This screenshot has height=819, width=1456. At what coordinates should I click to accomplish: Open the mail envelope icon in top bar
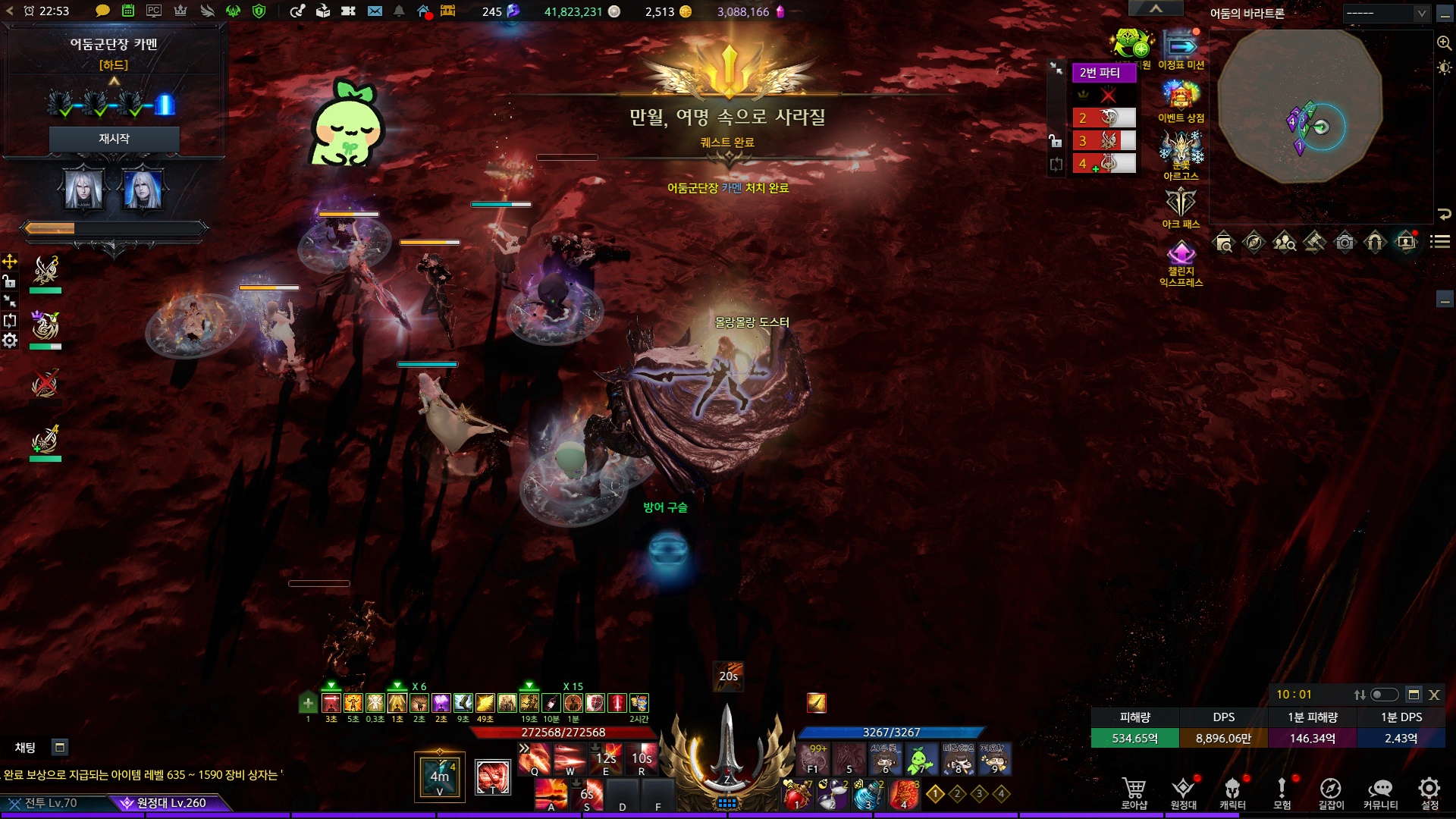(375, 11)
